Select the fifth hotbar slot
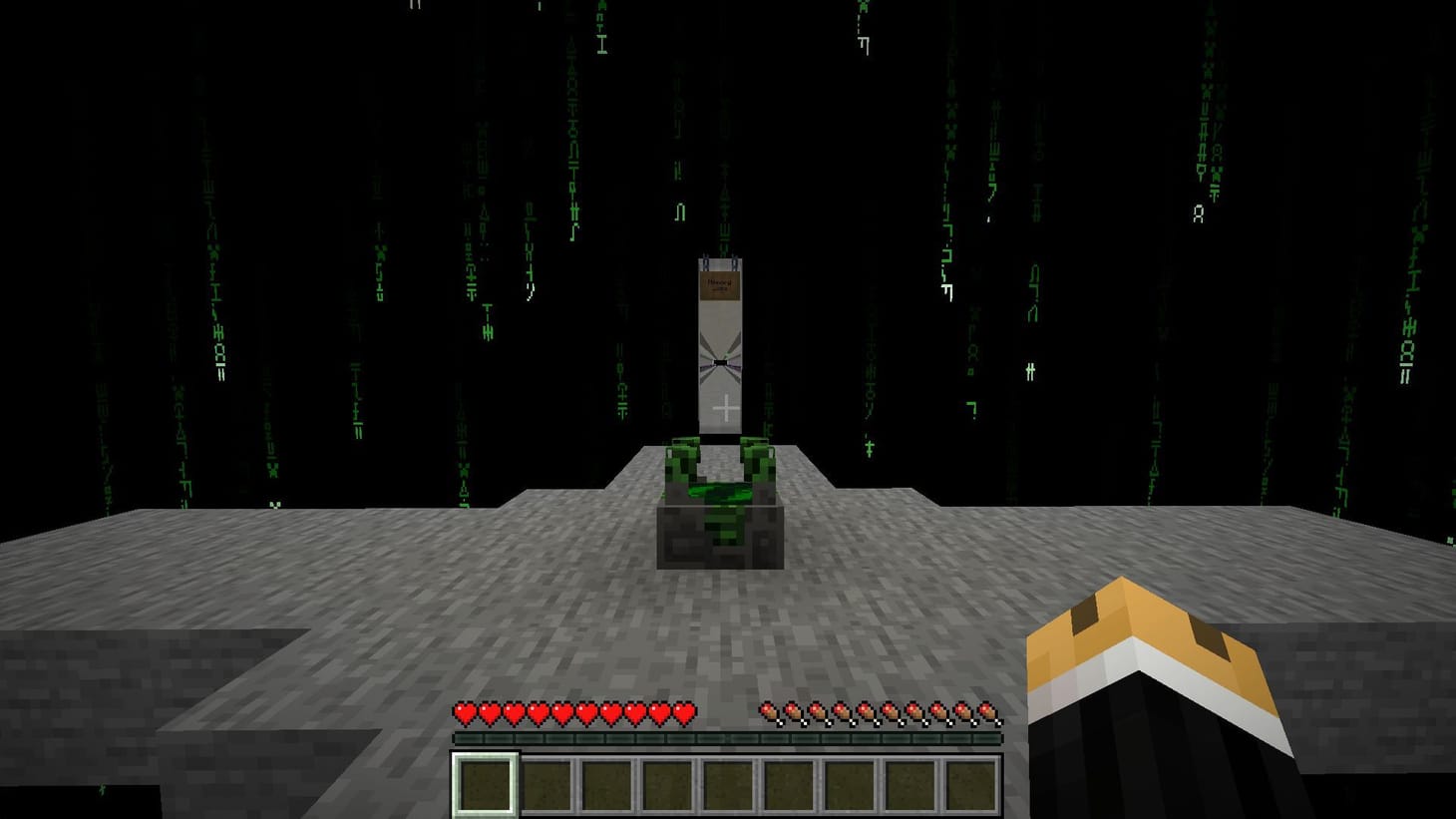 point(729,784)
